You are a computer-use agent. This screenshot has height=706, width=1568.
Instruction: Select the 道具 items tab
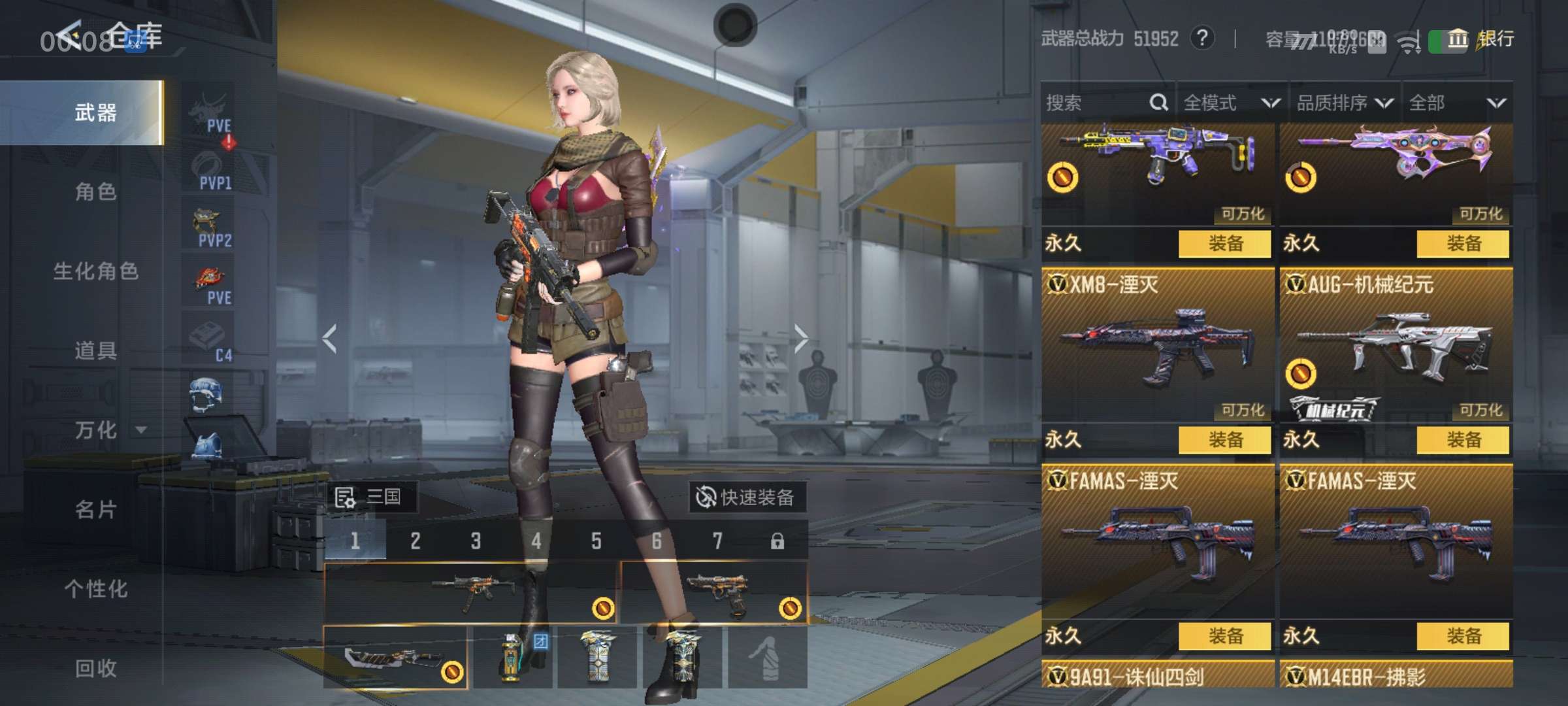tap(95, 351)
